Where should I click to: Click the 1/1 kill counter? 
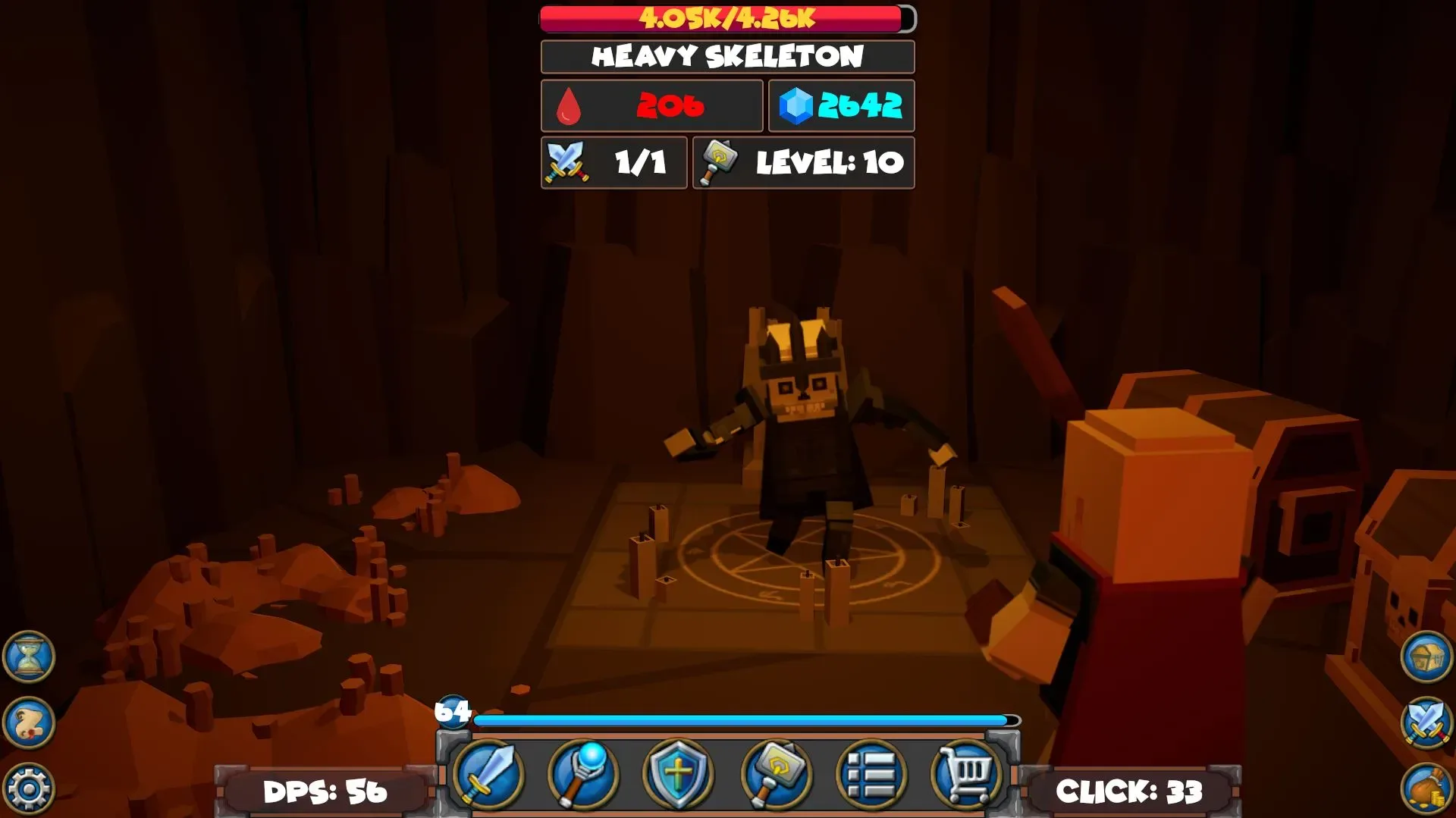614,162
